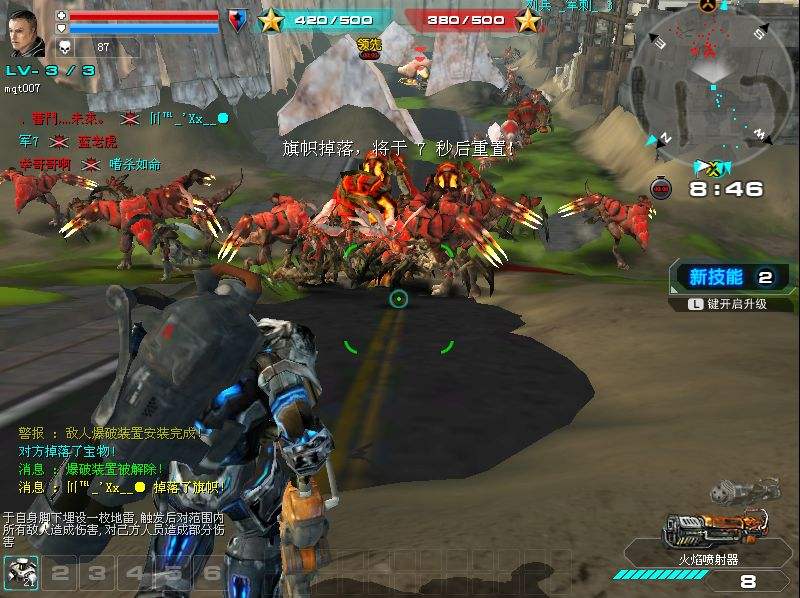Screen dimensions: 800x598
Task: Switch to the grey minigun secondary weapon
Action: point(744,490)
